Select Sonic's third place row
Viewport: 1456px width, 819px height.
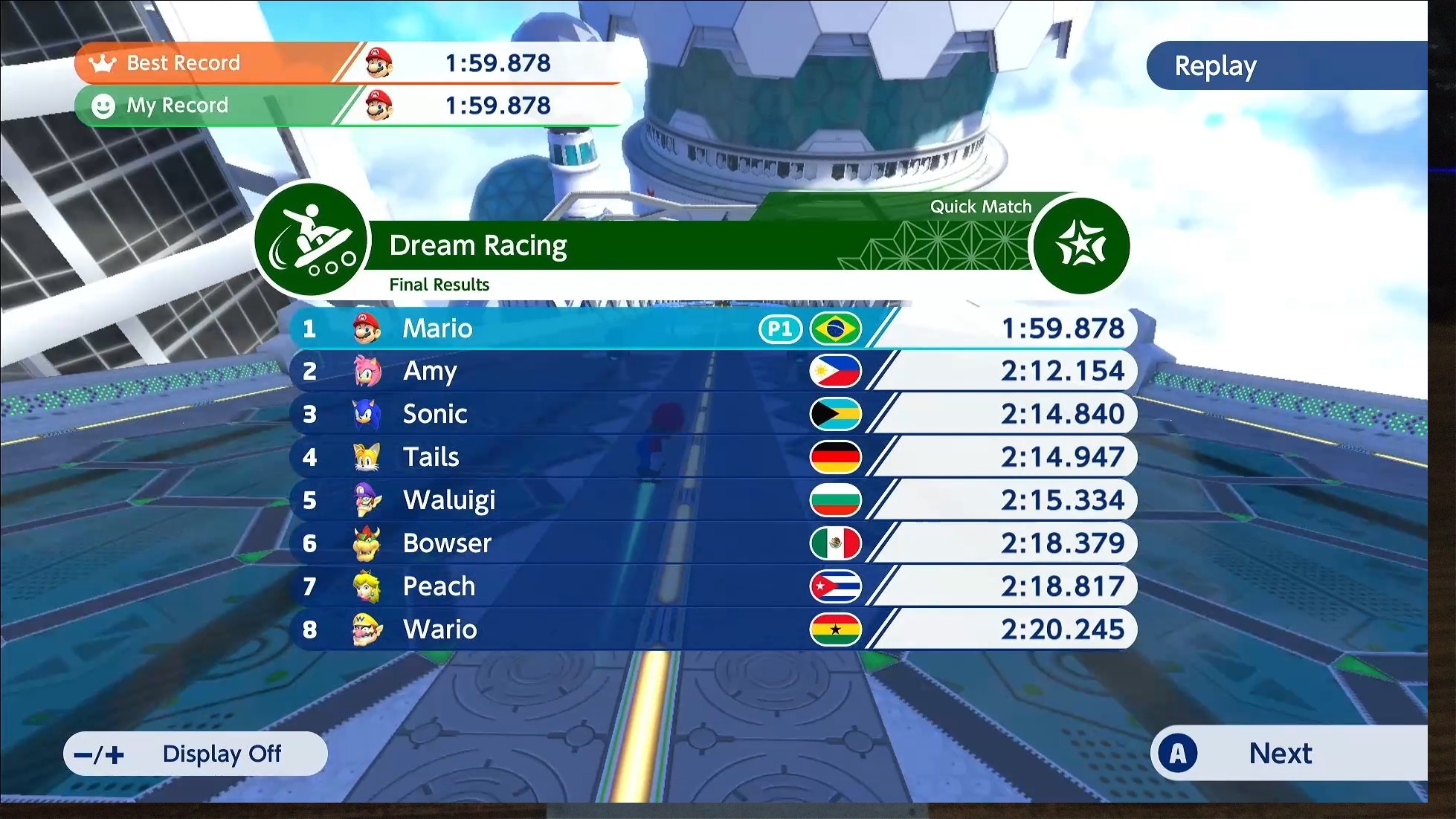tap(712, 414)
